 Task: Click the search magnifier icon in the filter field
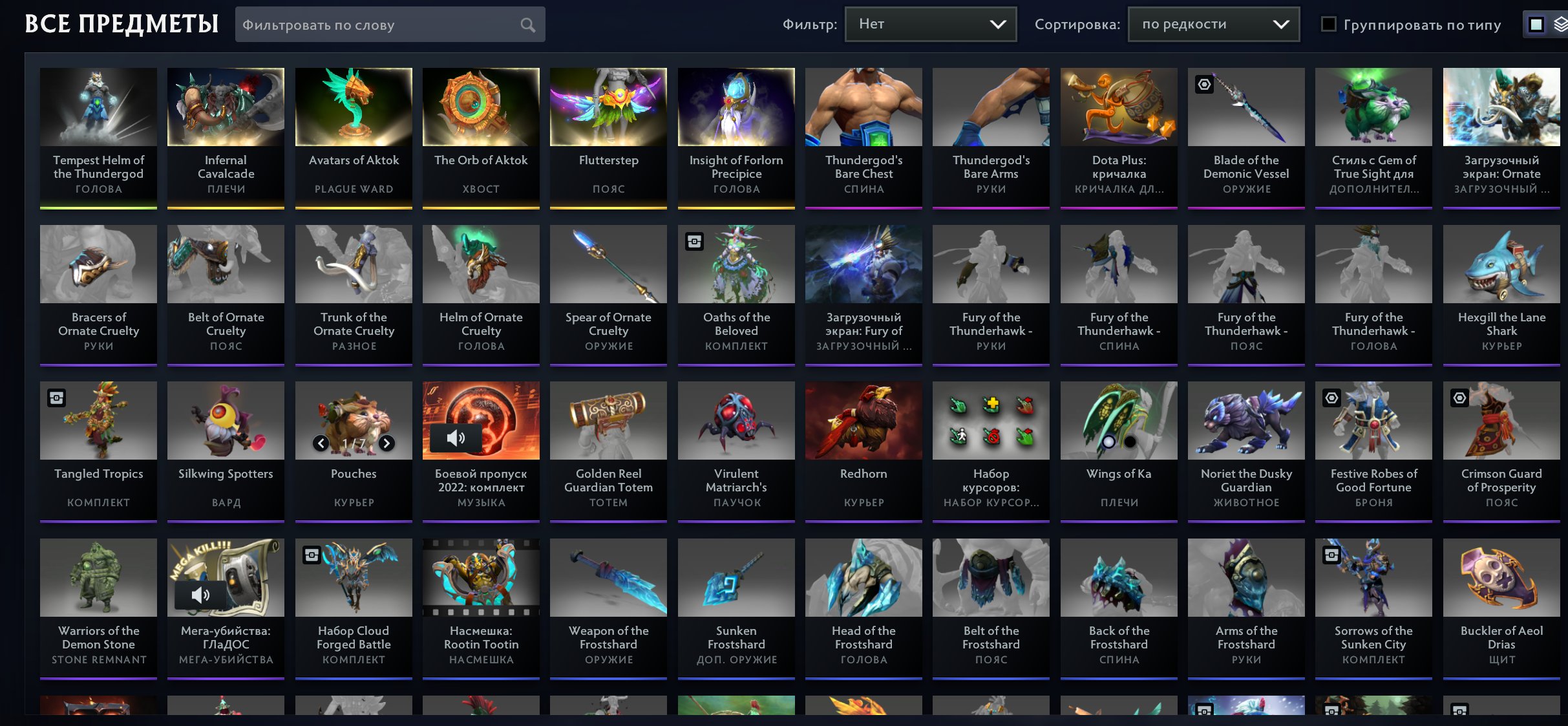[x=527, y=25]
